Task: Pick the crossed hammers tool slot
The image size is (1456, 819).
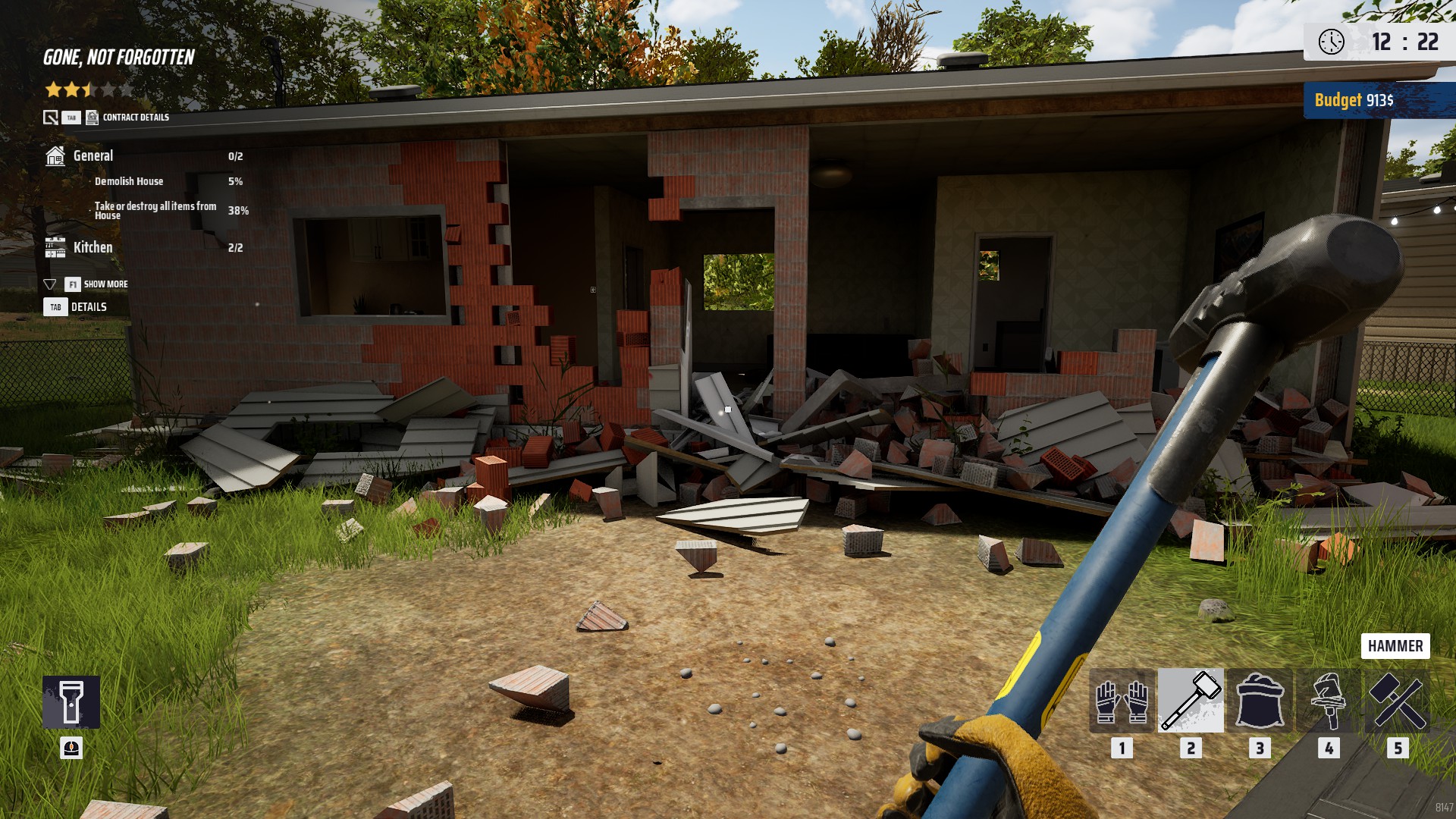Action: pyautogui.click(x=1398, y=701)
